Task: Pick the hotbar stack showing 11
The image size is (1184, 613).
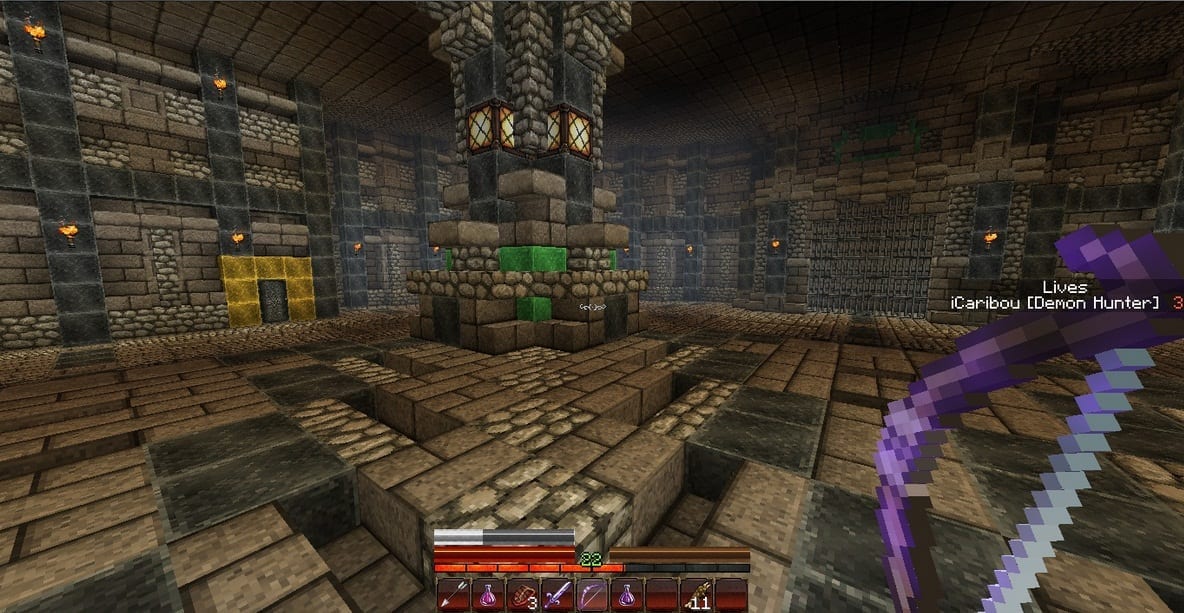Action: (697, 595)
